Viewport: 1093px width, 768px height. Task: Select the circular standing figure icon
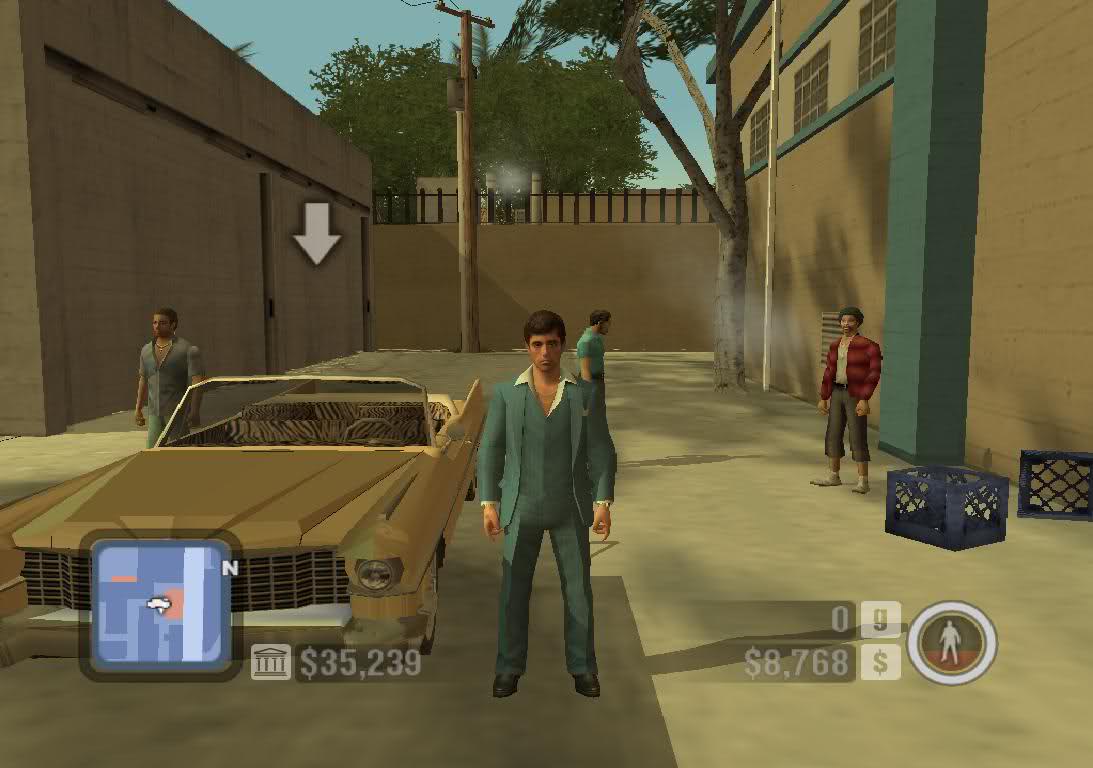(952, 642)
